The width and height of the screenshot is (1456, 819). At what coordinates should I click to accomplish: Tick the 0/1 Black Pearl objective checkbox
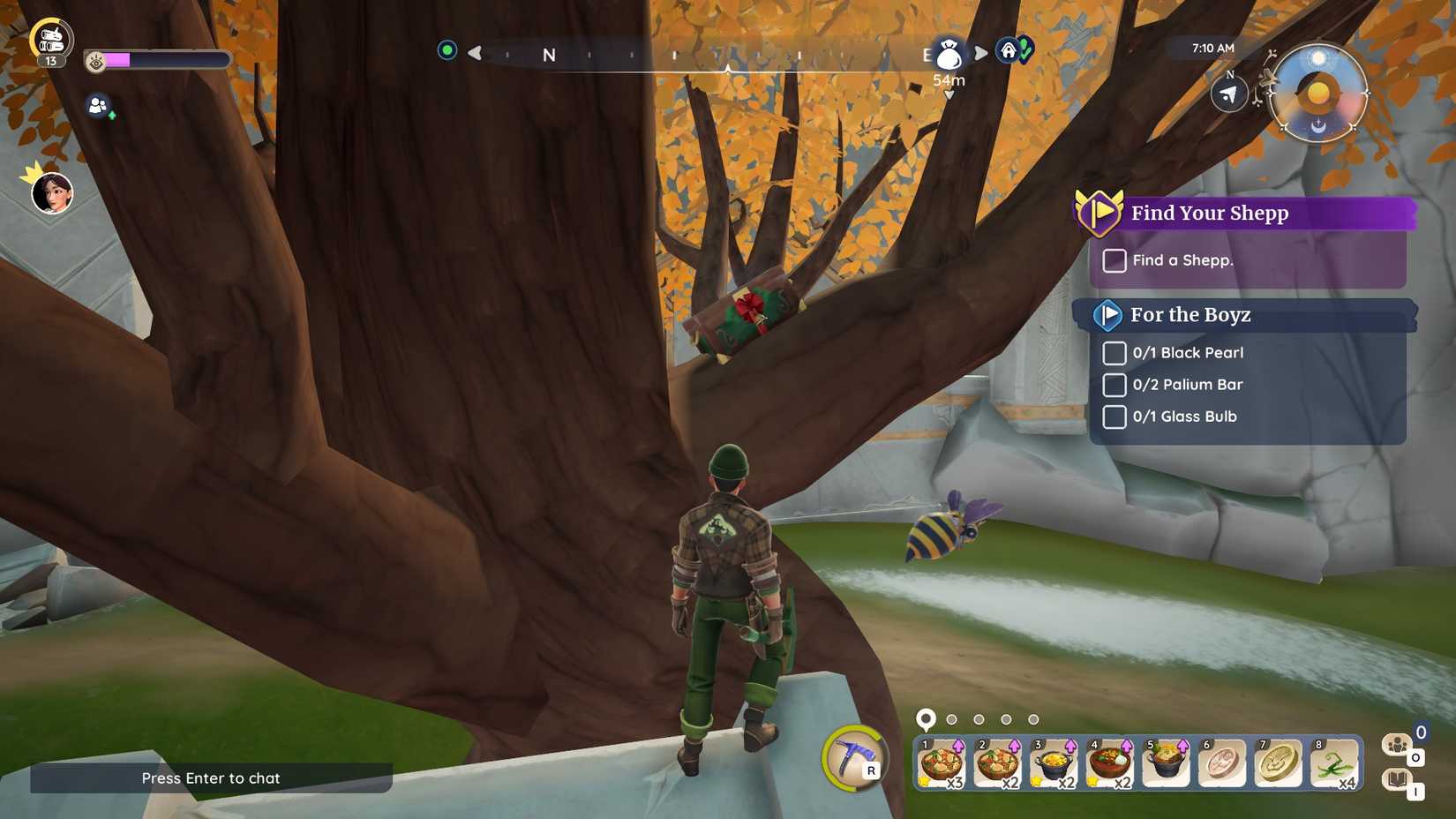(1114, 352)
